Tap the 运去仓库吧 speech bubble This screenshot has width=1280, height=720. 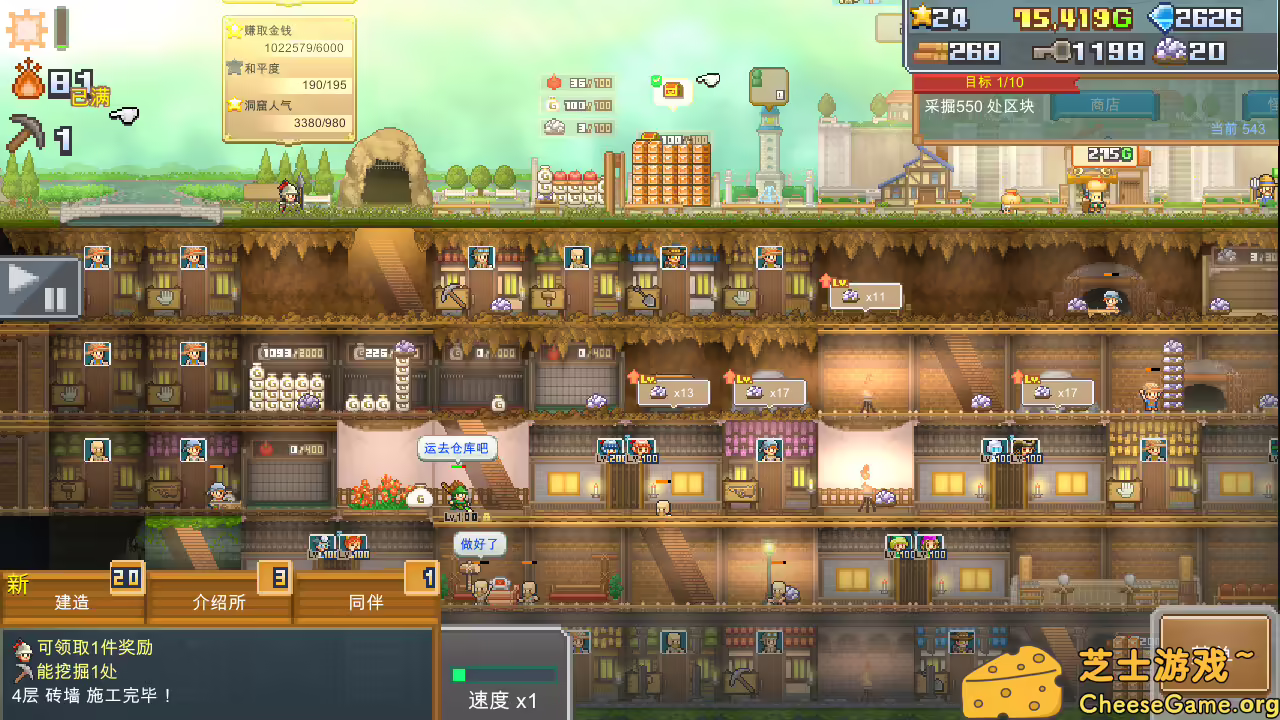pyautogui.click(x=456, y=449)
